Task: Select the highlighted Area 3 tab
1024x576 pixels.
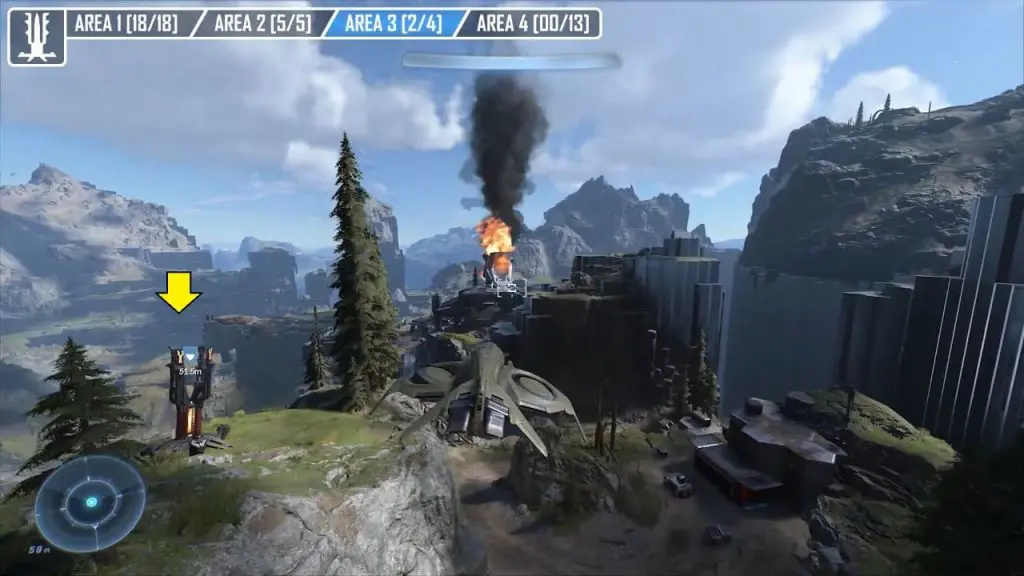Action: coord(393,23)
